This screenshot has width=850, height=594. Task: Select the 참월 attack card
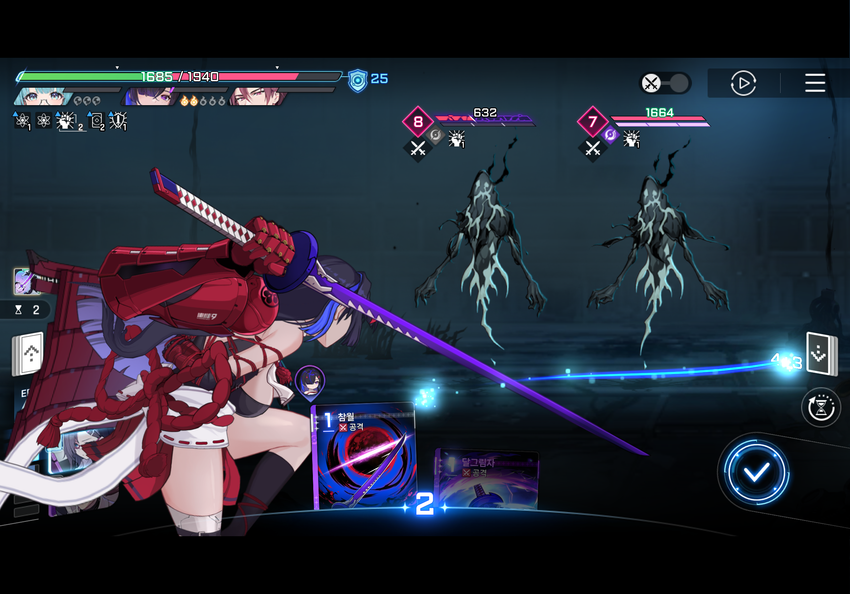pos(364,456)
